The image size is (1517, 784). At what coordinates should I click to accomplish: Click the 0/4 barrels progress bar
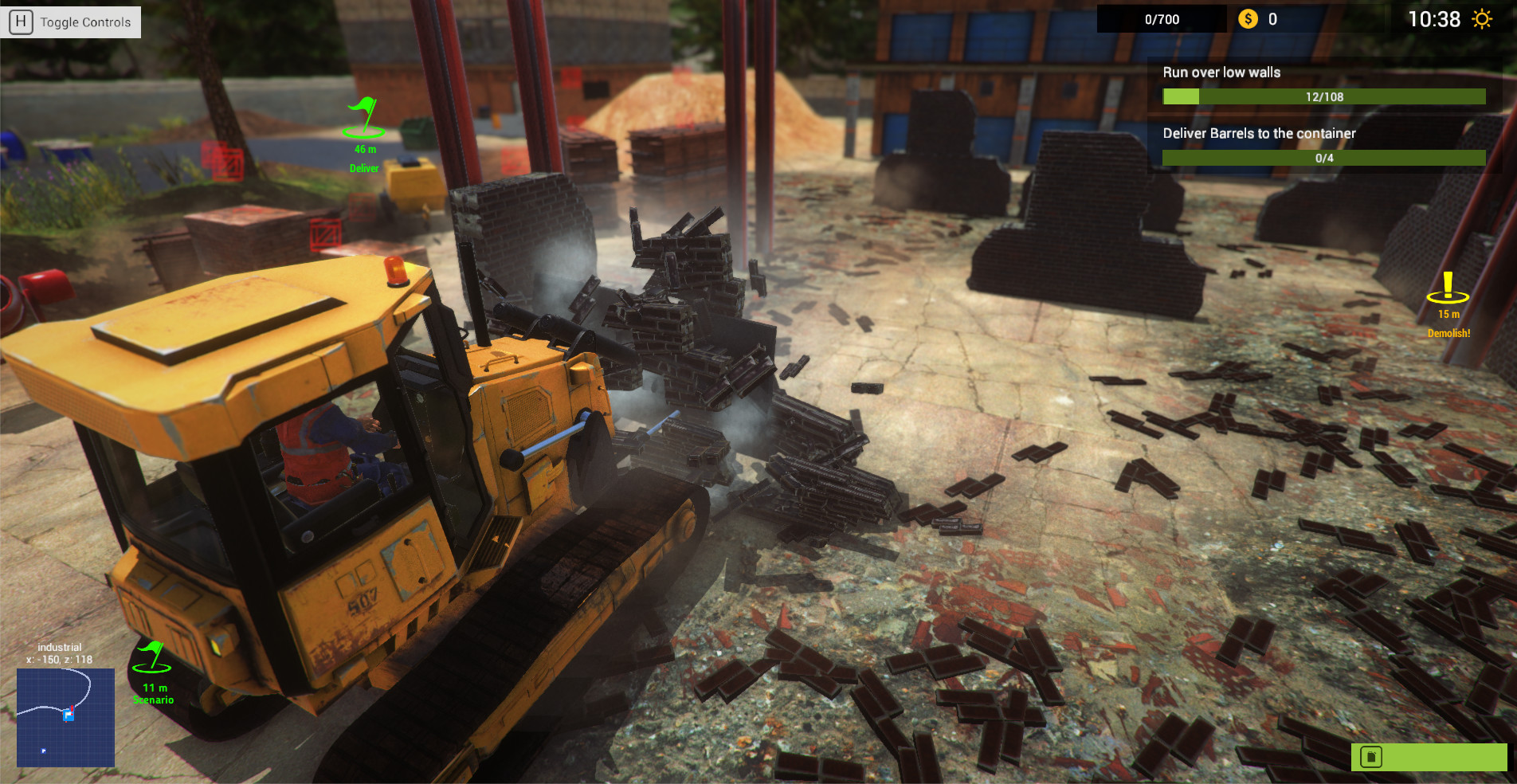click(1326, 158)
